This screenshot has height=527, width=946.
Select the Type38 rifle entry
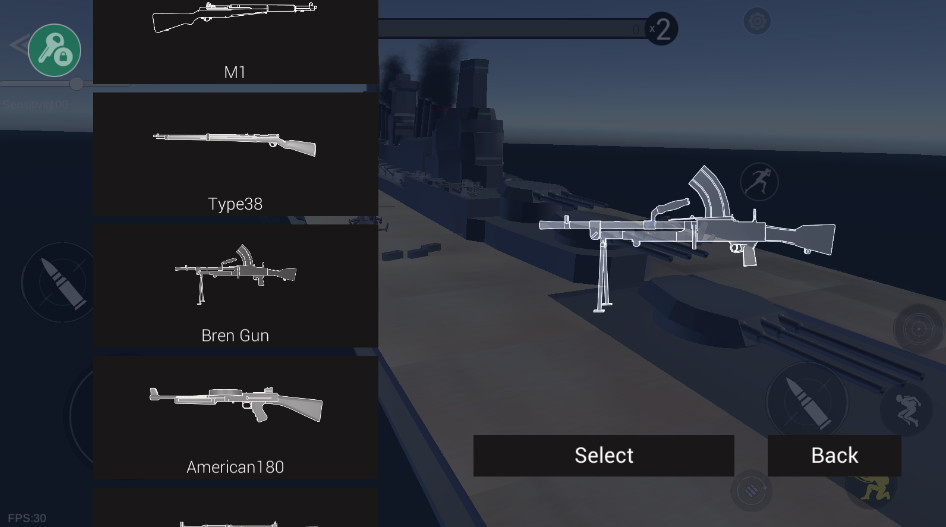tap(235, 155)
